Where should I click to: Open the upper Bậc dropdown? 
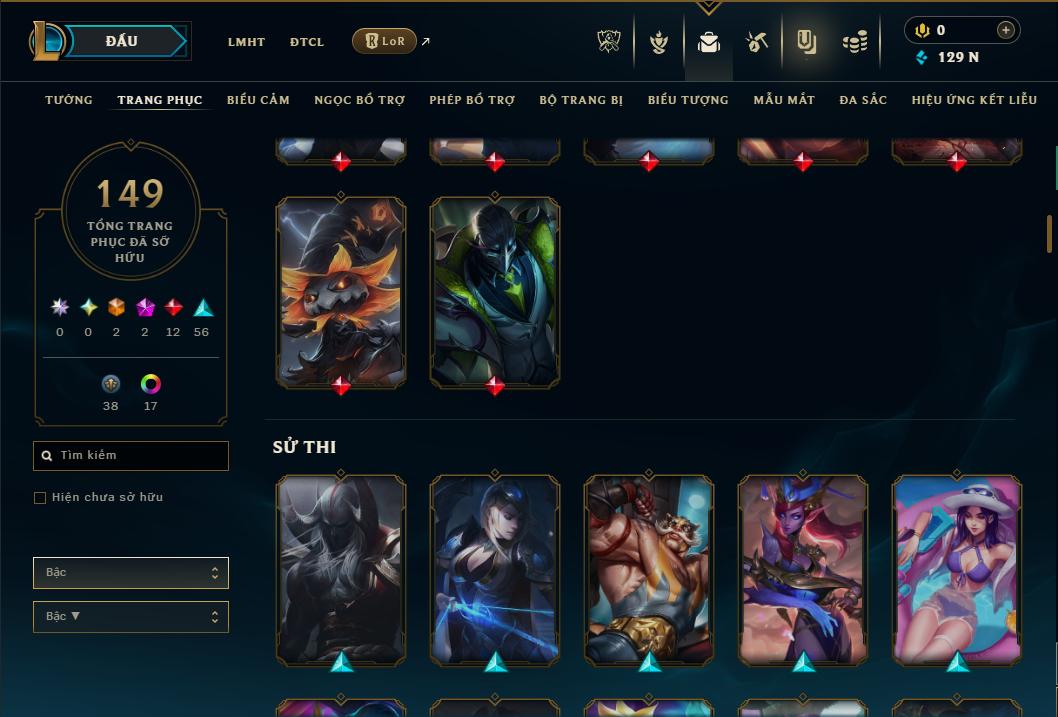point(131,573)
